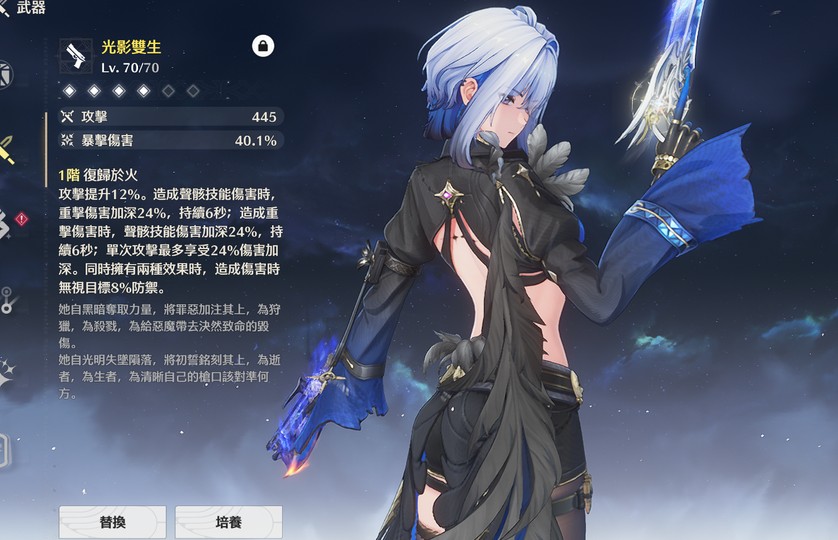Image resolution: width=838 pixels, height=540 pixels.
Task: Toggle the weapon lock icon
Action: 263,46
